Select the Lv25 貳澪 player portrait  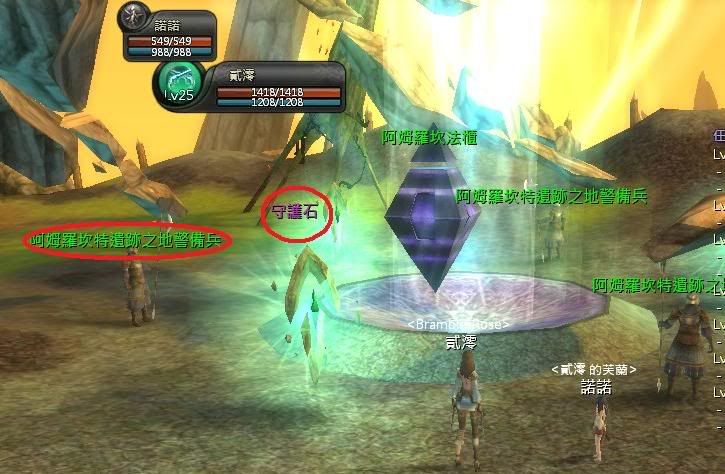[x=178, y=81]
